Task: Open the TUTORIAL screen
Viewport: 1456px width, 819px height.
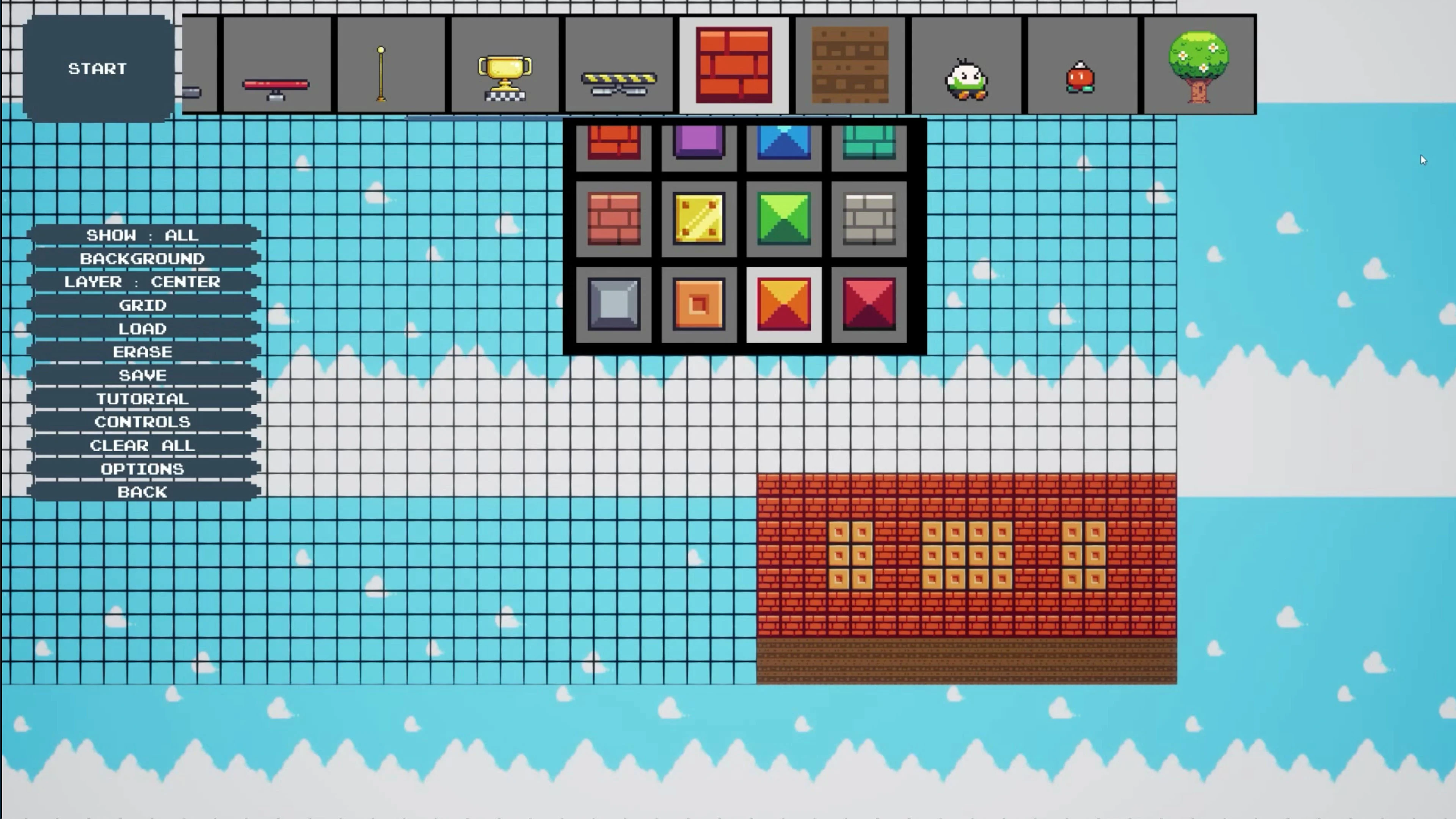Action: [x=143, y=399]
